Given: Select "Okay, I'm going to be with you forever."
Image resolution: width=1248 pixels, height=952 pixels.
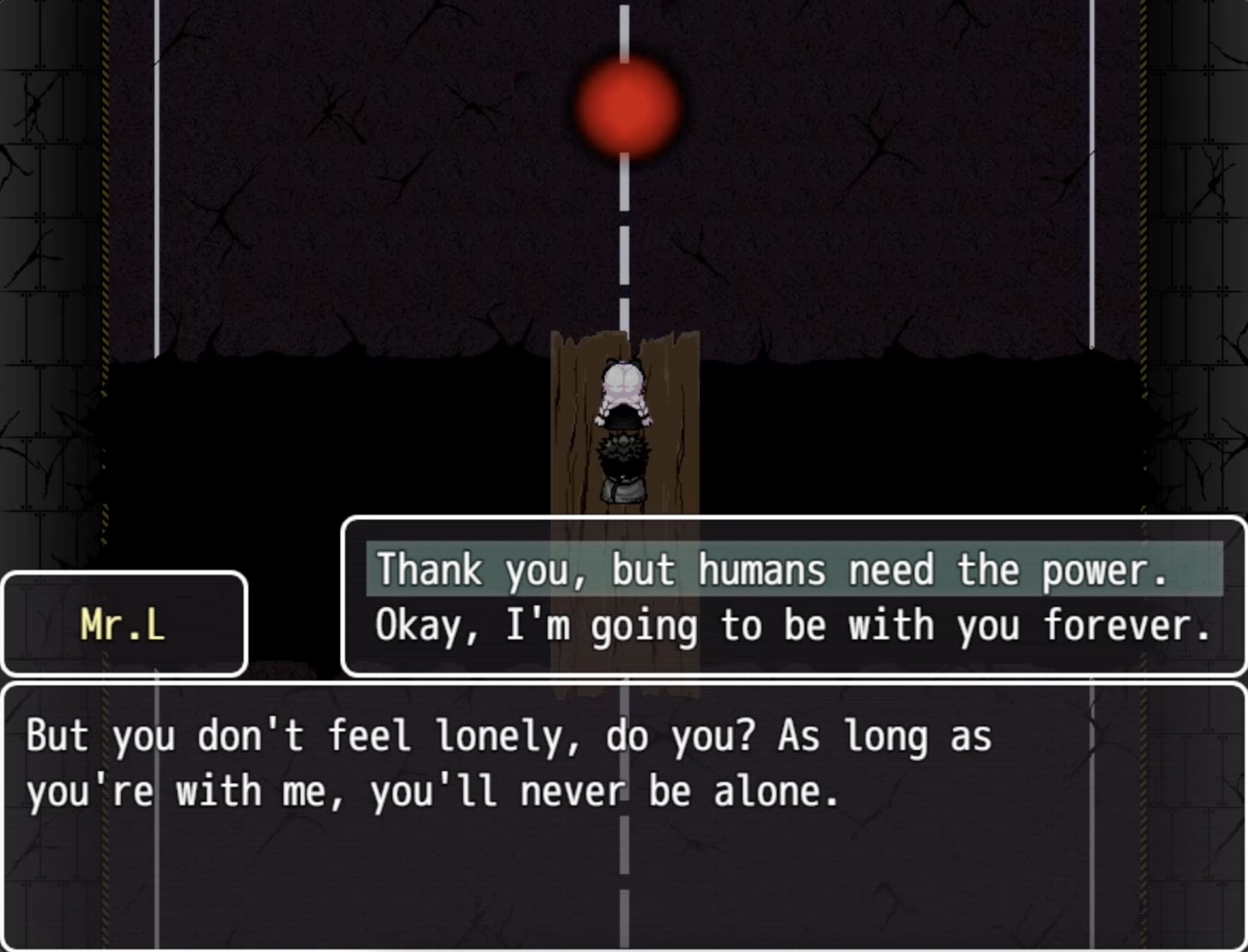Looking at the screenshot, I should (793, 625).
